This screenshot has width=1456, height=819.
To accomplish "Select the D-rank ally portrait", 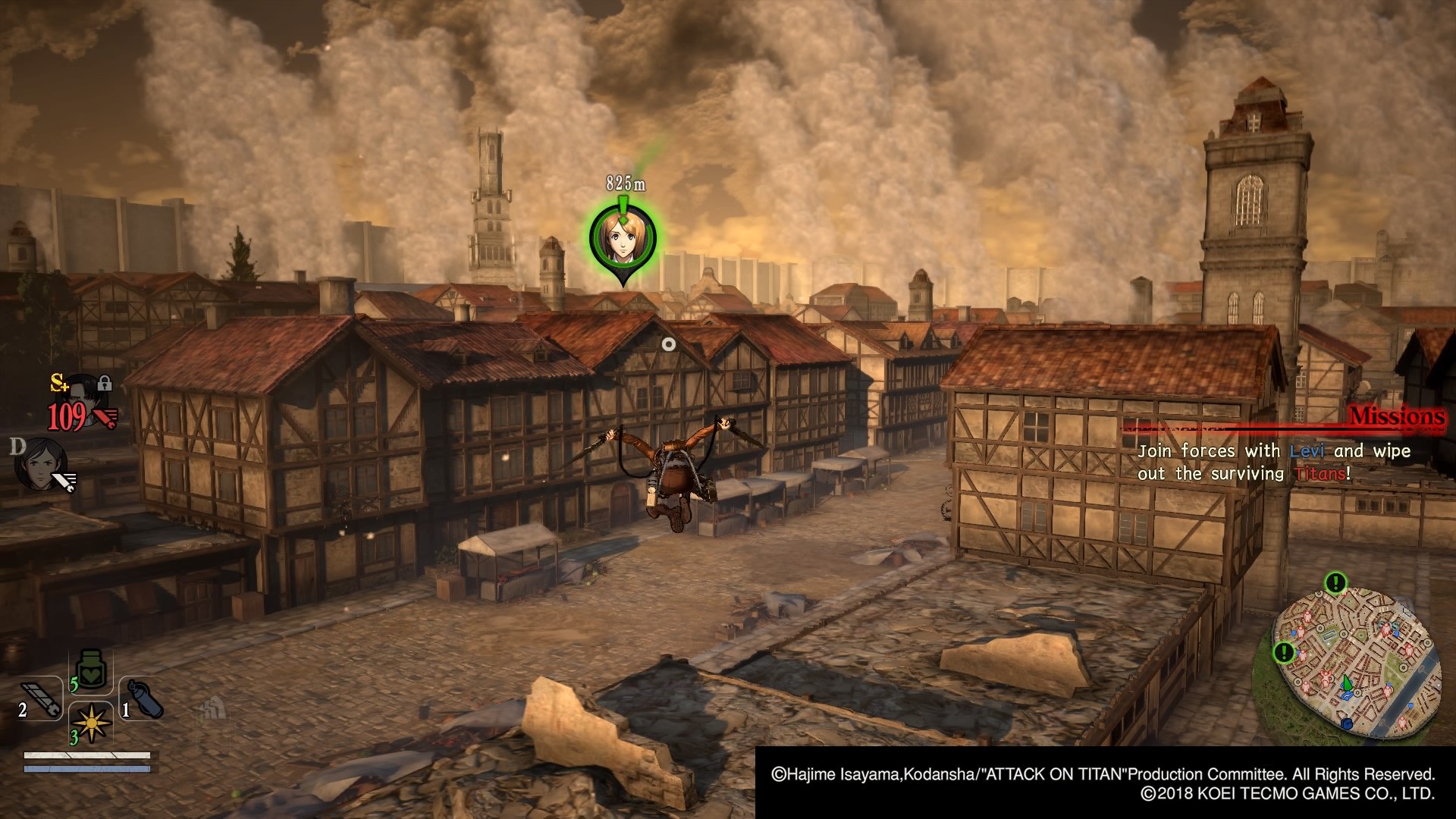I will pos(42,463).
